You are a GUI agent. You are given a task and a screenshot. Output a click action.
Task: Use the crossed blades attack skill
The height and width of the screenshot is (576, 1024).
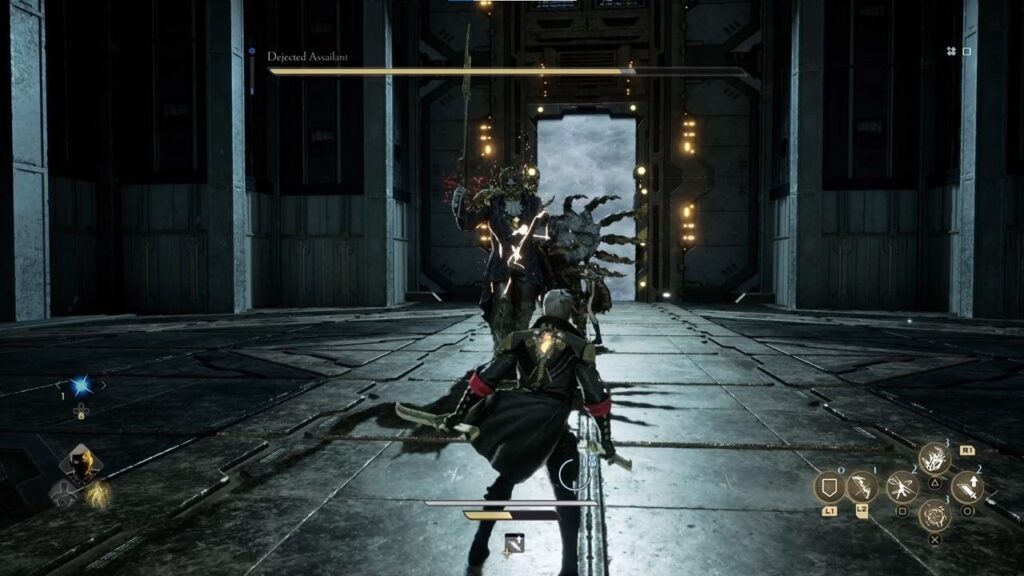[x=902, y=487]
